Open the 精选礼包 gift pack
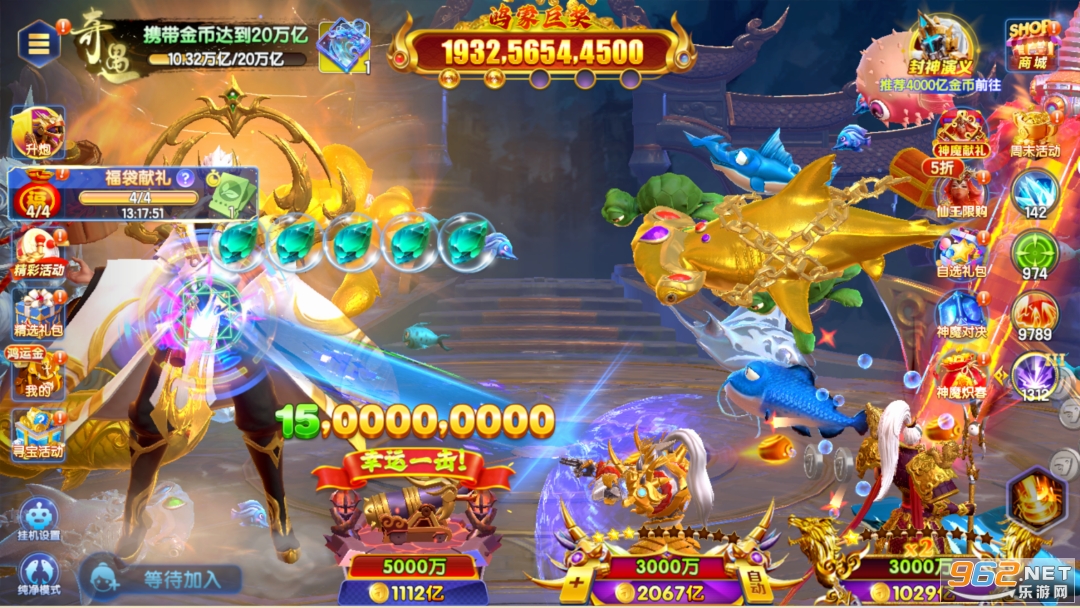Image resolution: width=1080 pixels, height=608 pixels. click(39, 312)
